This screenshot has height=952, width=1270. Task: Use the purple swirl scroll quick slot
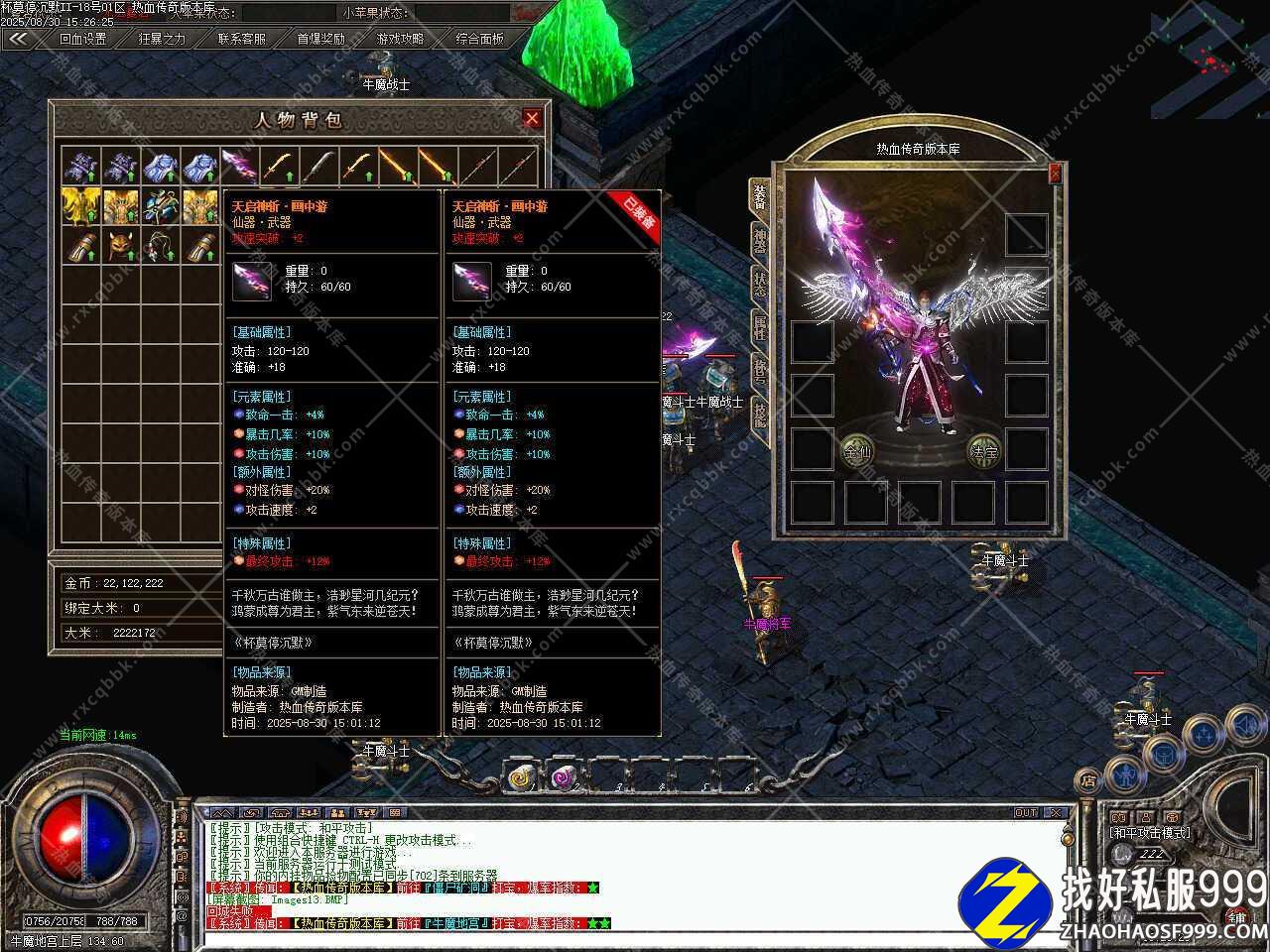coord(565,777)
